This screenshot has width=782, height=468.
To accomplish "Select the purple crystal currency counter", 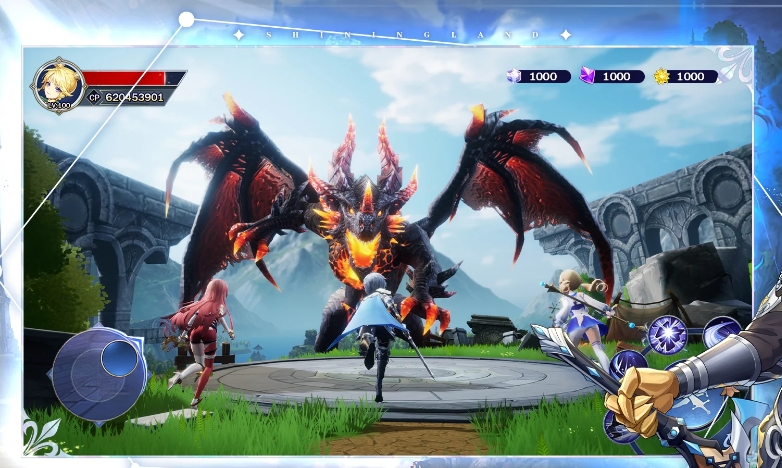I will coord(612,76).
